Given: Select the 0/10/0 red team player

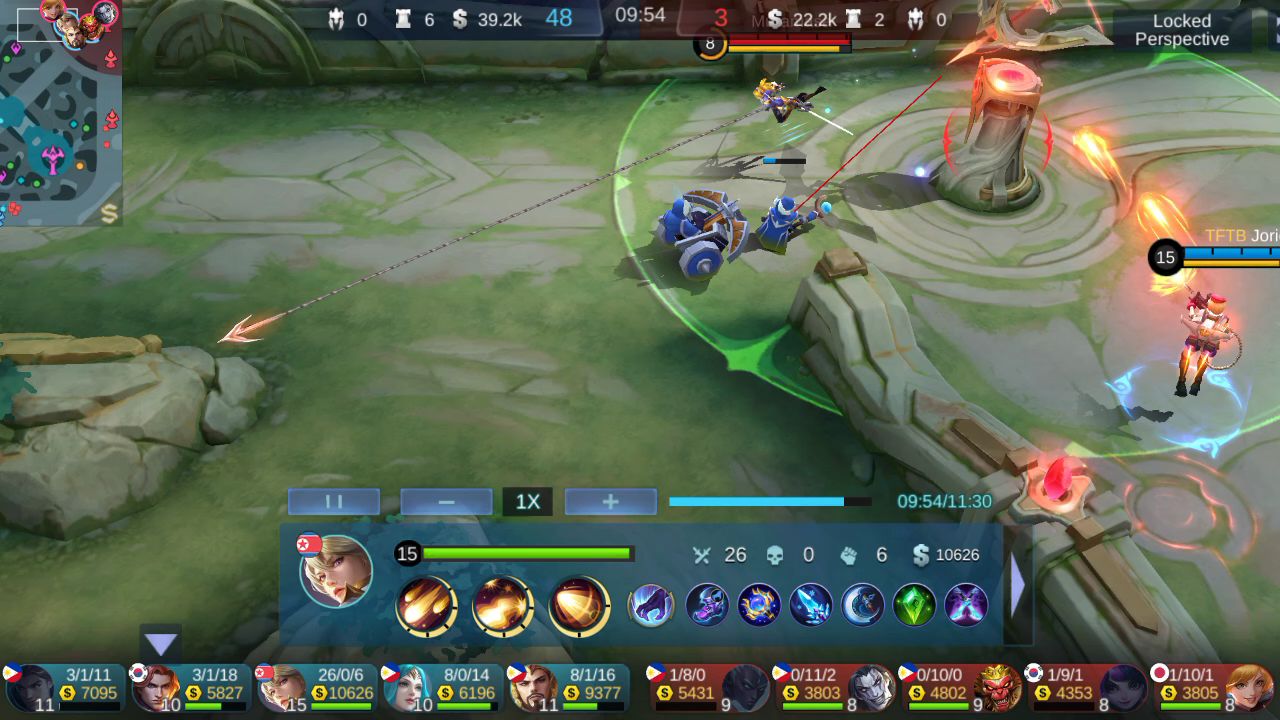Looking at the screenshot, I should (x=960, y=687).
